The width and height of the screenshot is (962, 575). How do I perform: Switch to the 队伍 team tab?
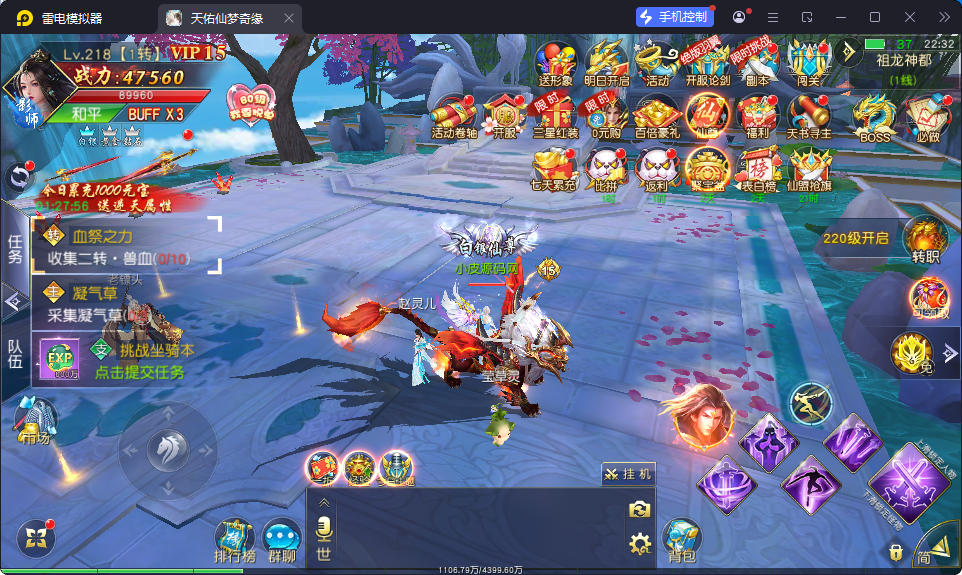point(15,355)
